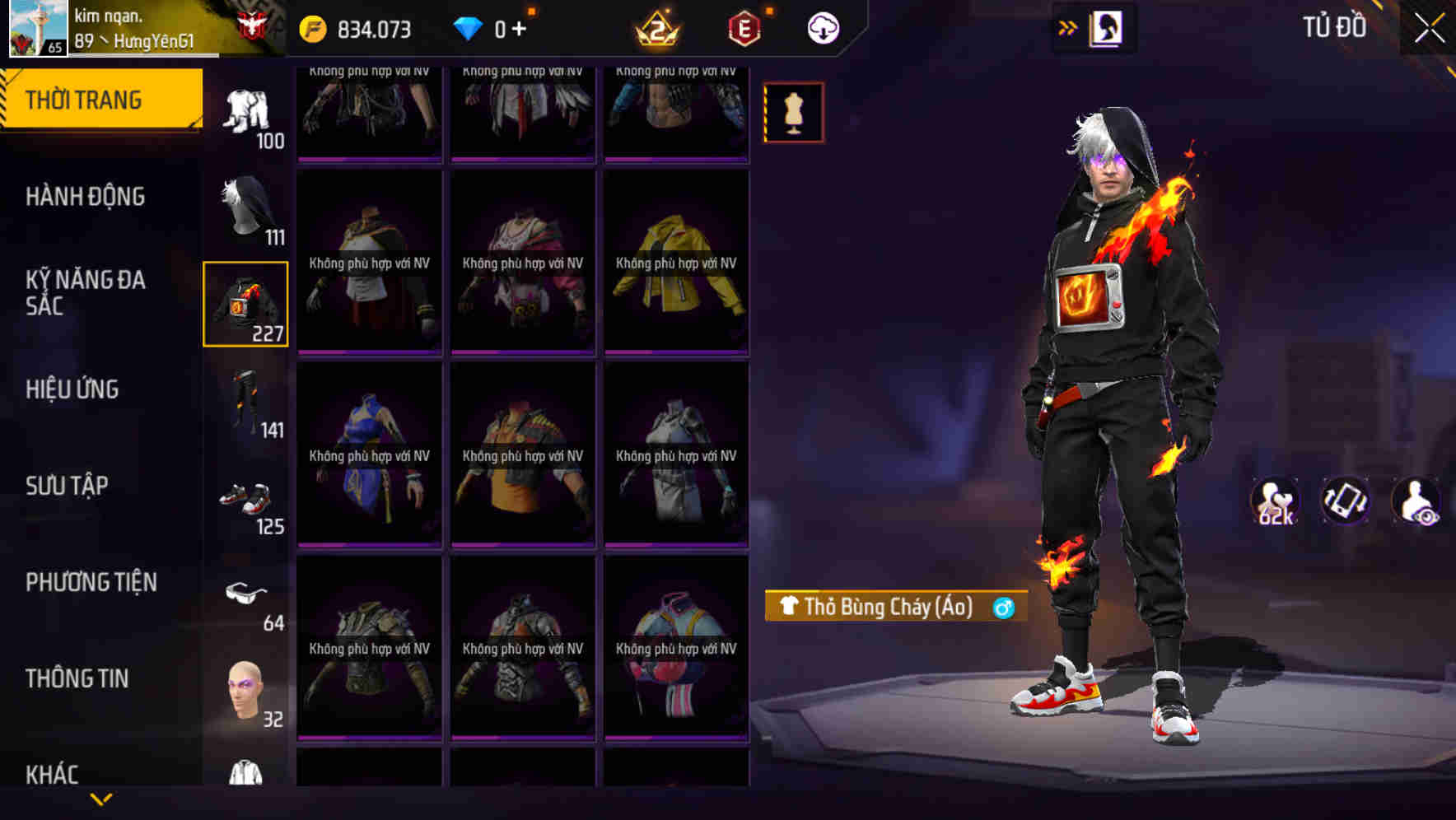Click the mannequin preset icon

point(793,113)
